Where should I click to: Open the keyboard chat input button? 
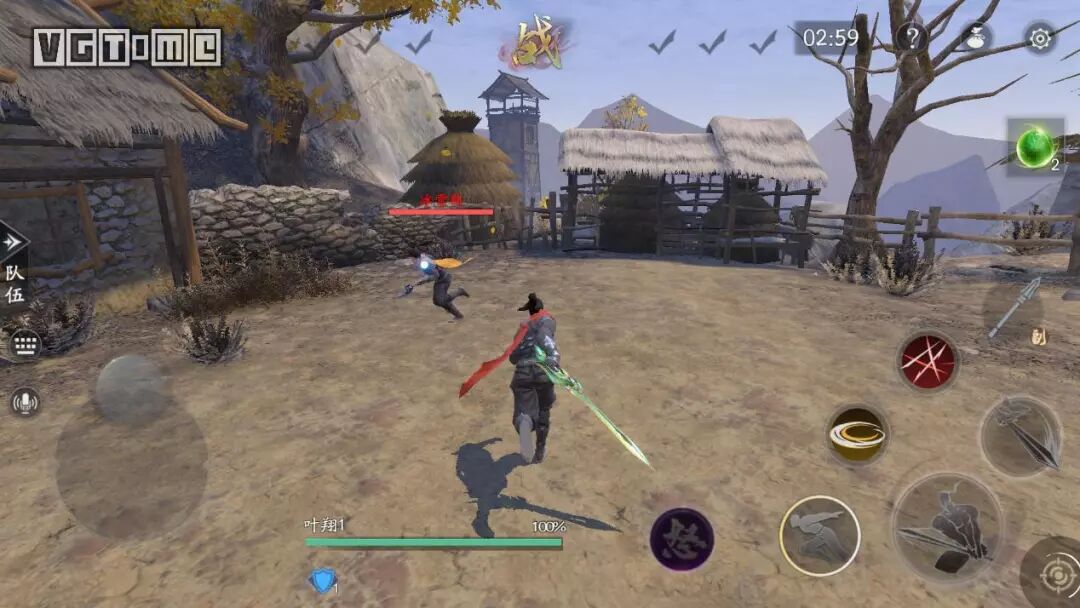point(25,346)
